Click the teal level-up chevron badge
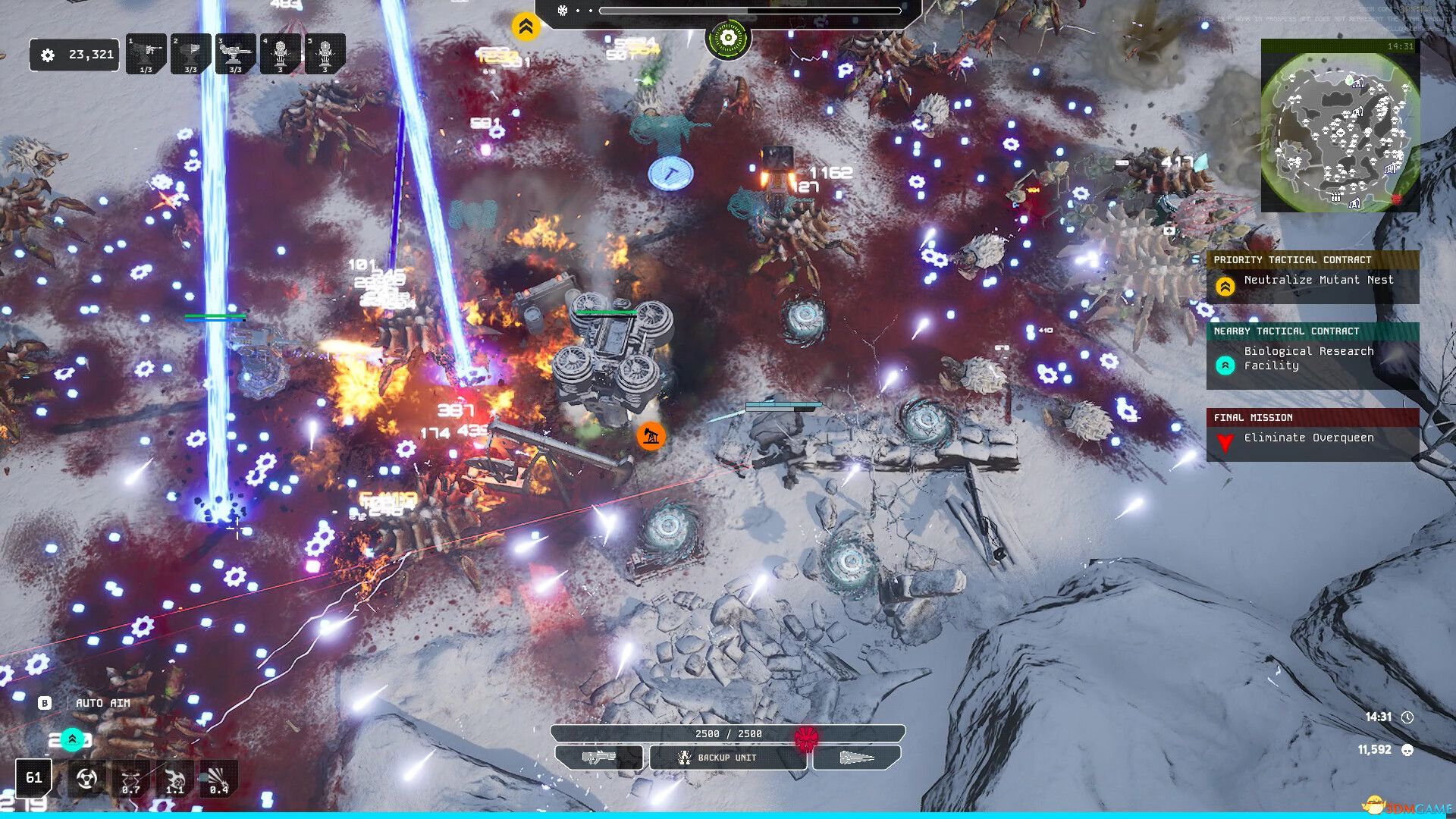 [x=72, y=739]
